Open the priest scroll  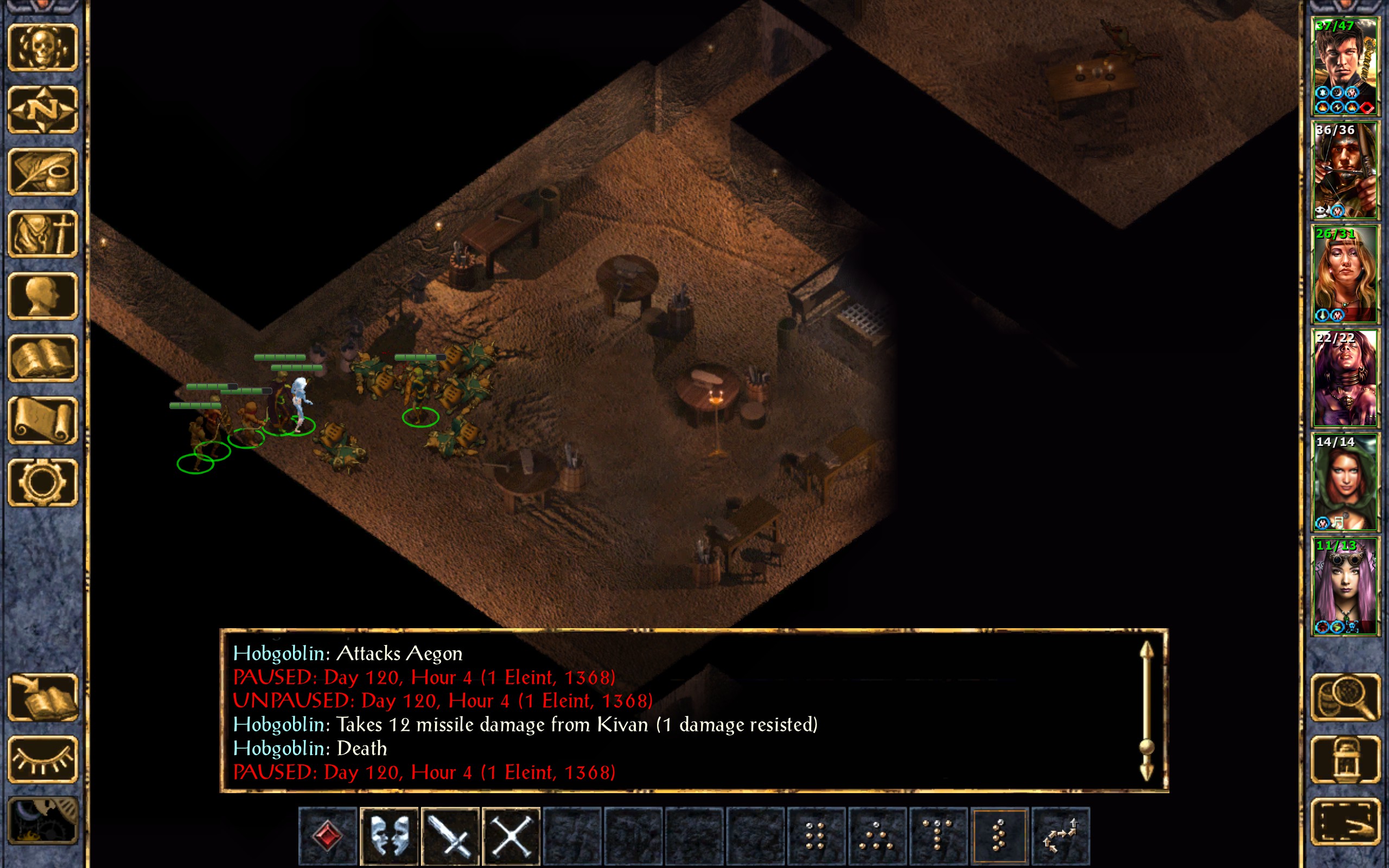(x=42, y=420)
